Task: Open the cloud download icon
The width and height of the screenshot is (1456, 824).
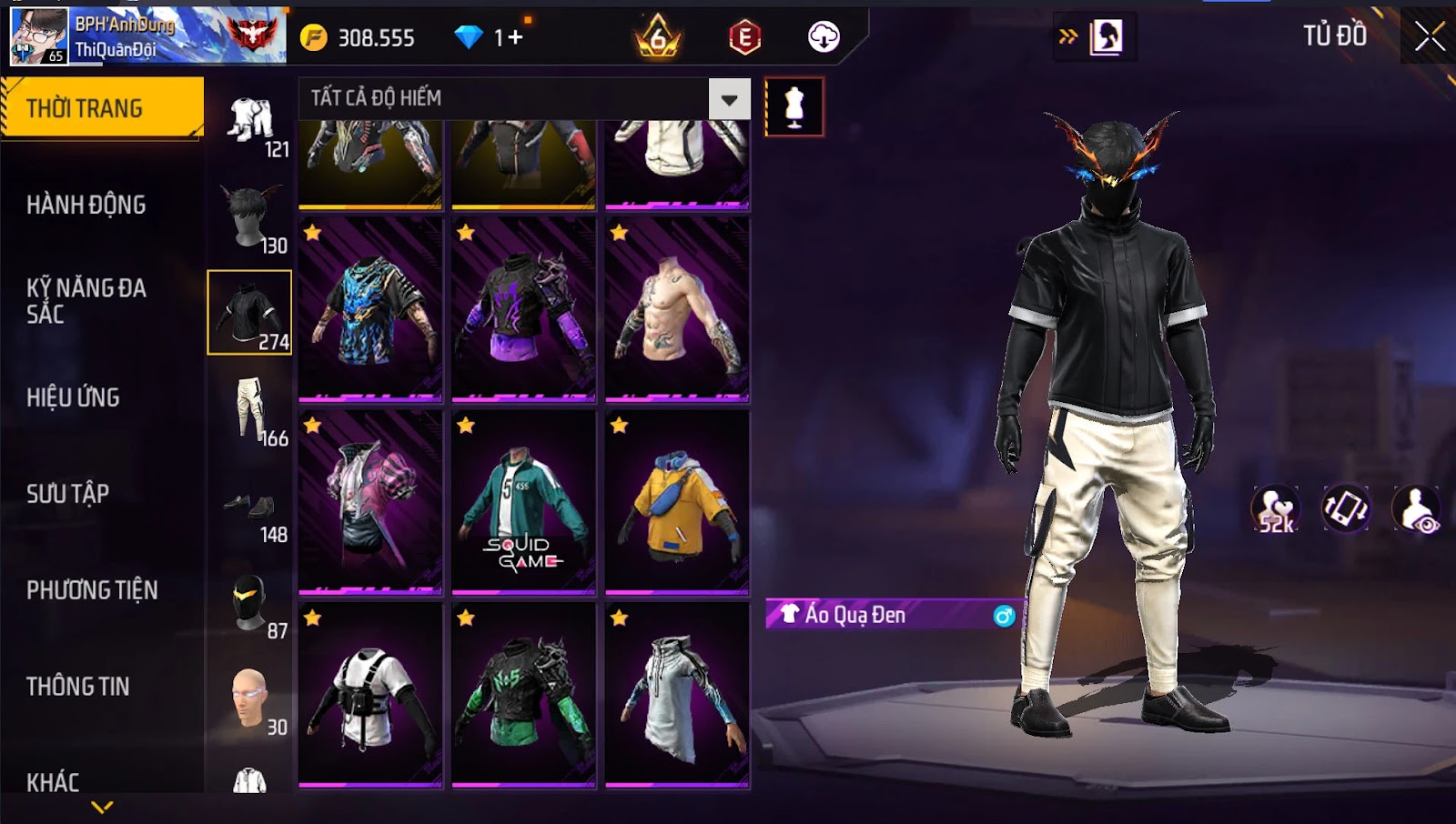Action: click(824, 37)
